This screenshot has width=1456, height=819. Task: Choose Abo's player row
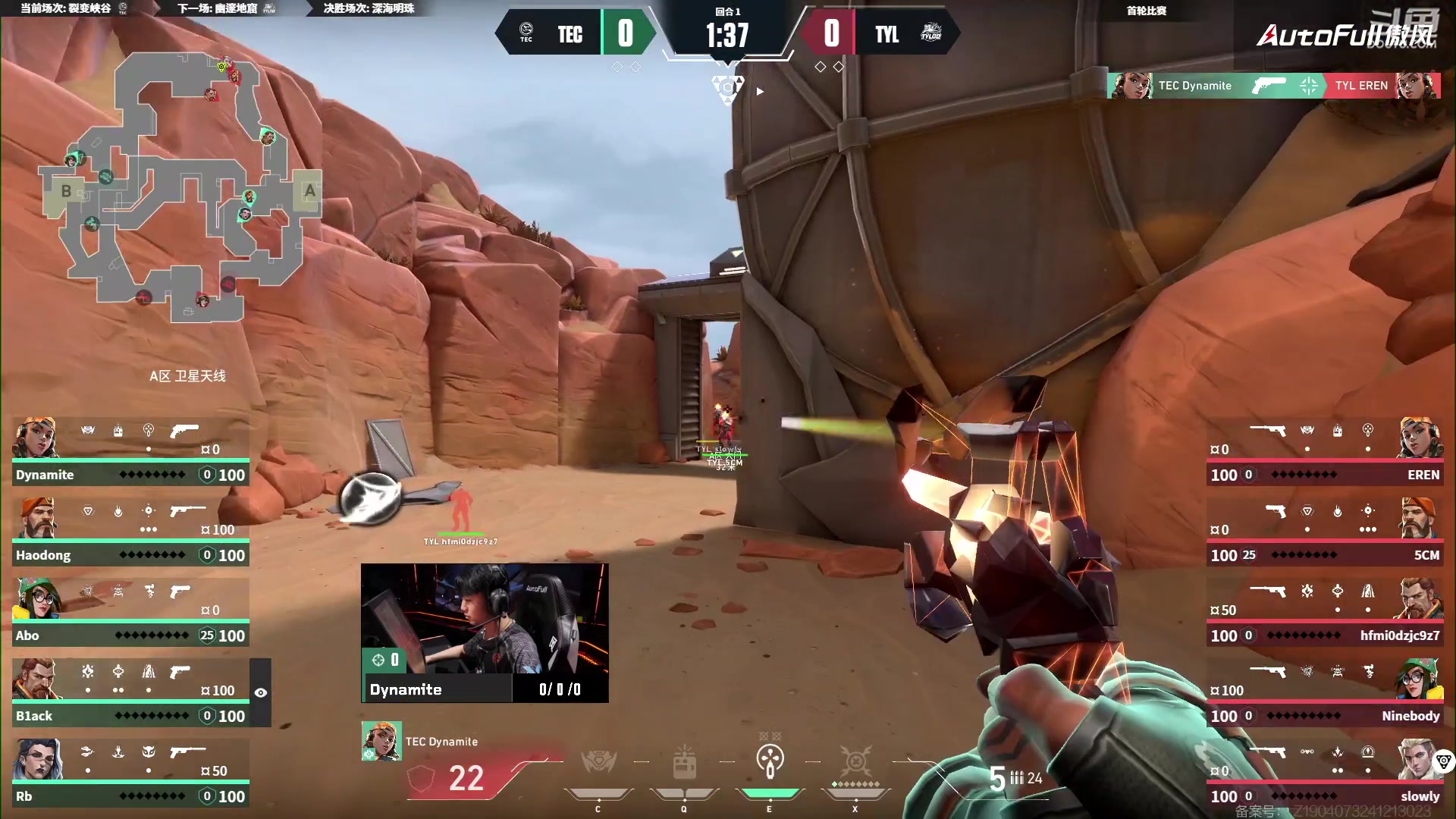(130, 613)
